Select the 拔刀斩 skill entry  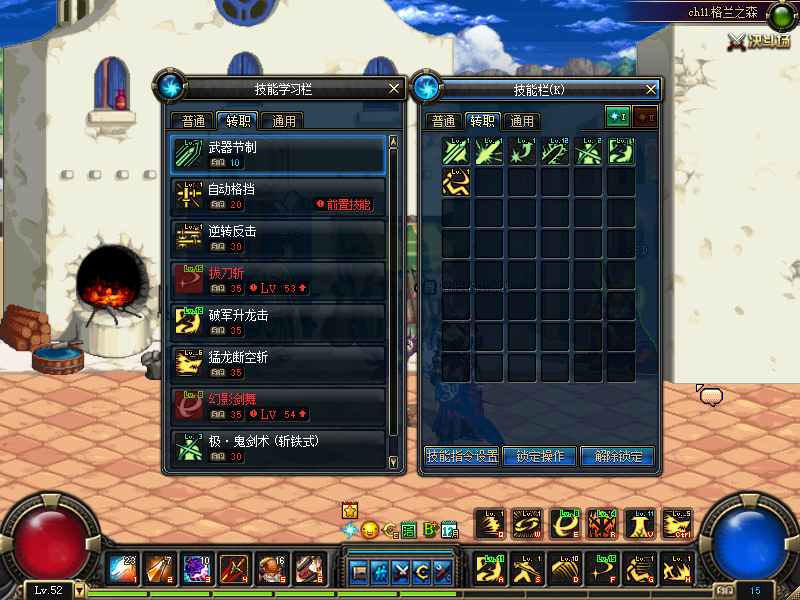278,280
